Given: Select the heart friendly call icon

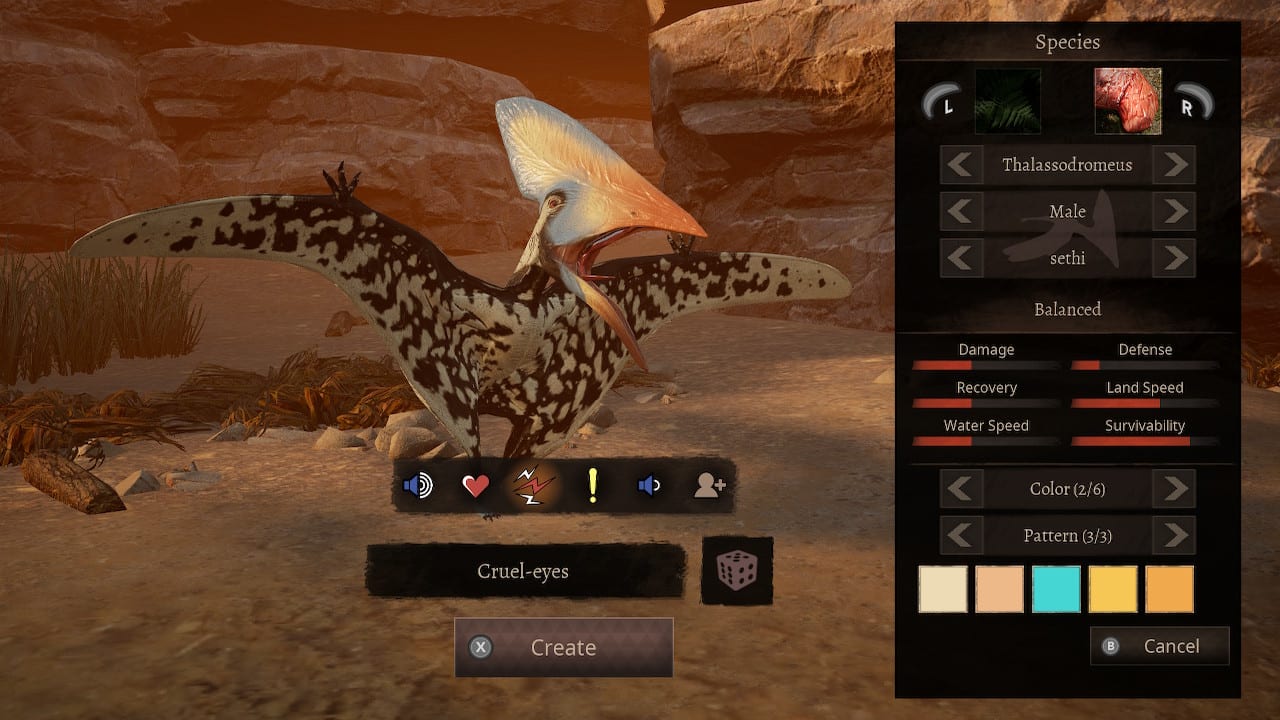Looking at the screenshot, I should click(477, 486).
